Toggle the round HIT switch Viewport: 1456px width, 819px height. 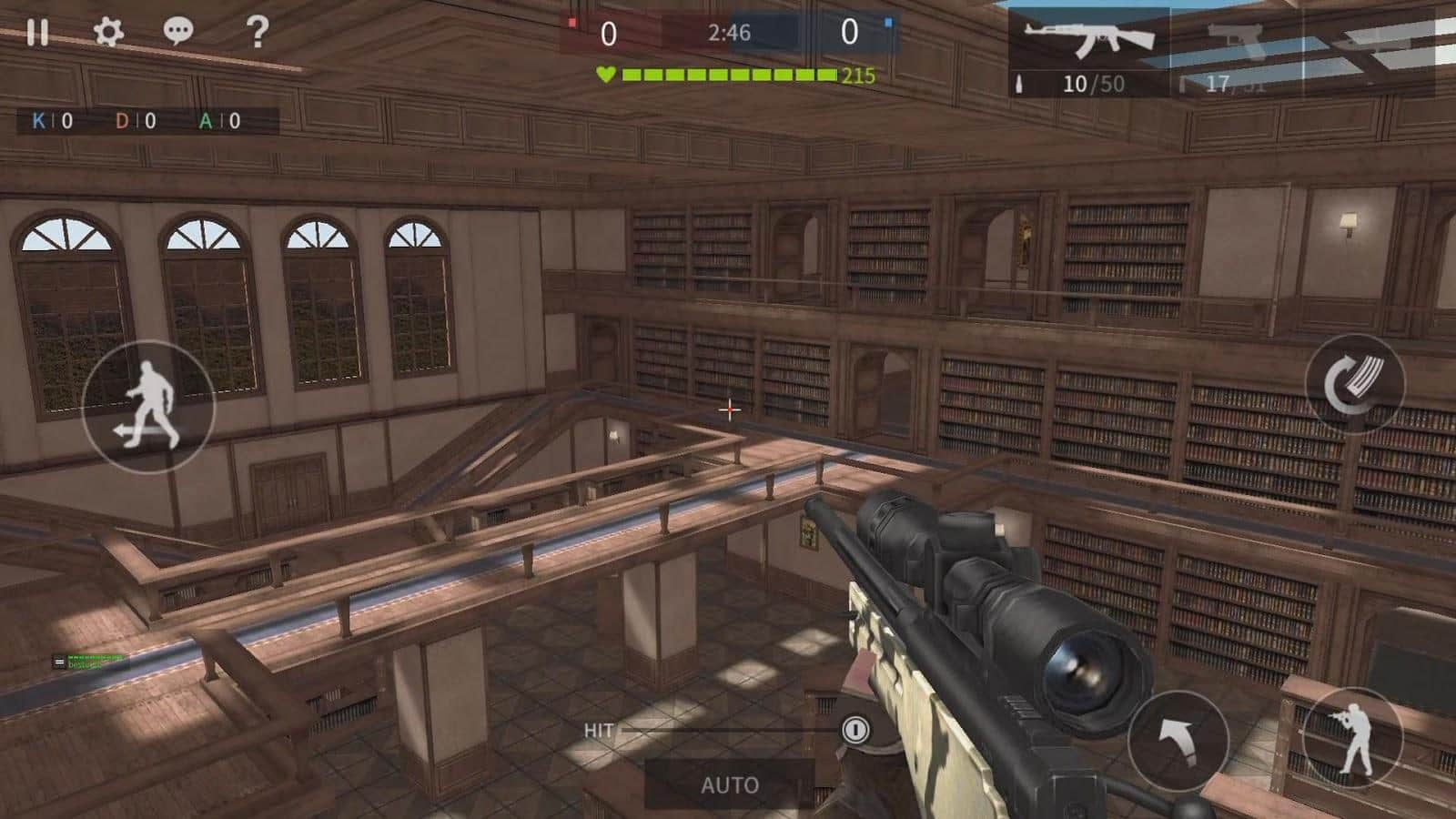coord(854,730)
